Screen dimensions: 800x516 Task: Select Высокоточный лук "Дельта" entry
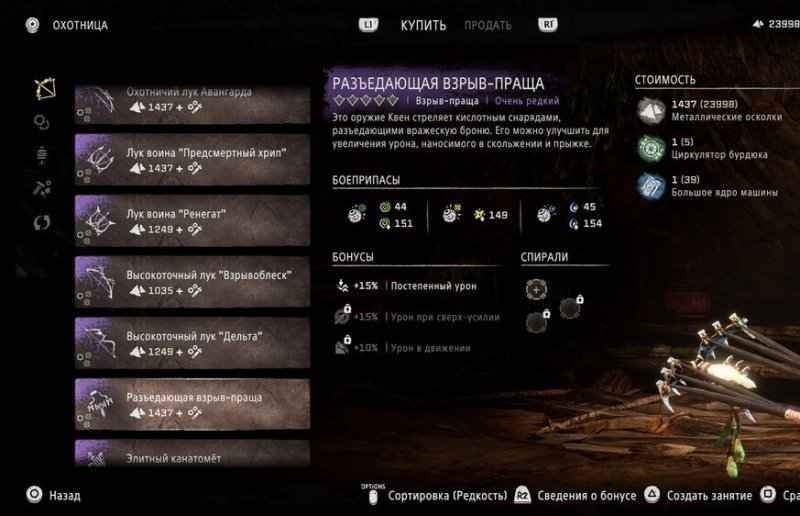(x=191, y=342)
